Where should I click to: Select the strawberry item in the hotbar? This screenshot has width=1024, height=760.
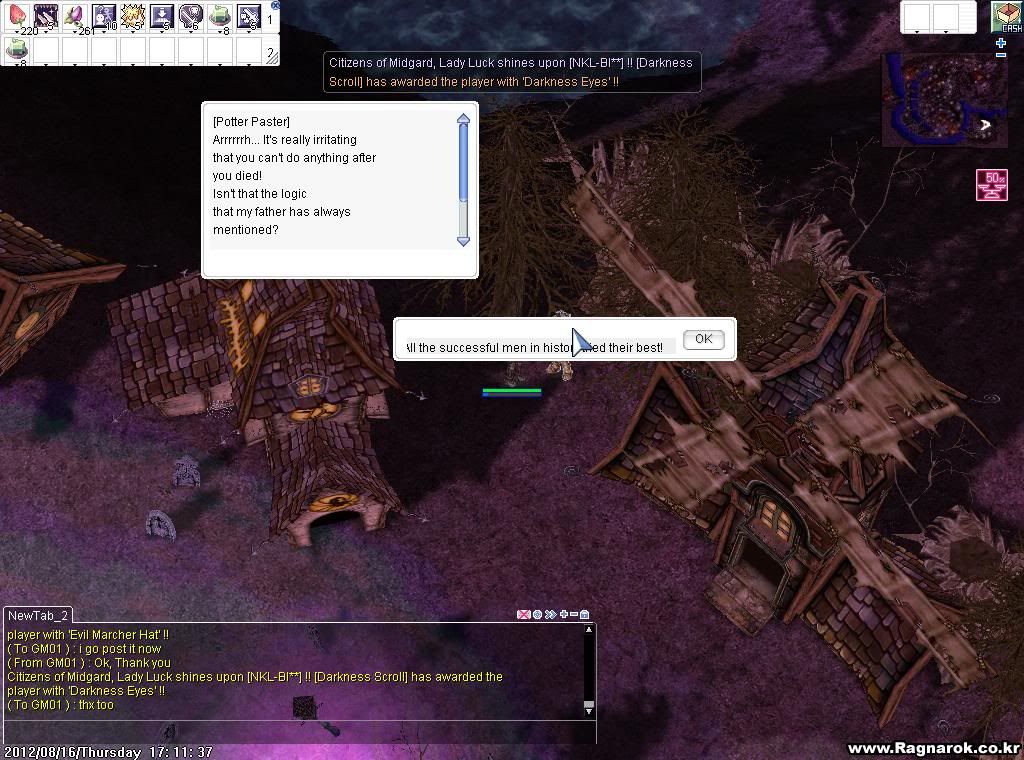(17, 16)
